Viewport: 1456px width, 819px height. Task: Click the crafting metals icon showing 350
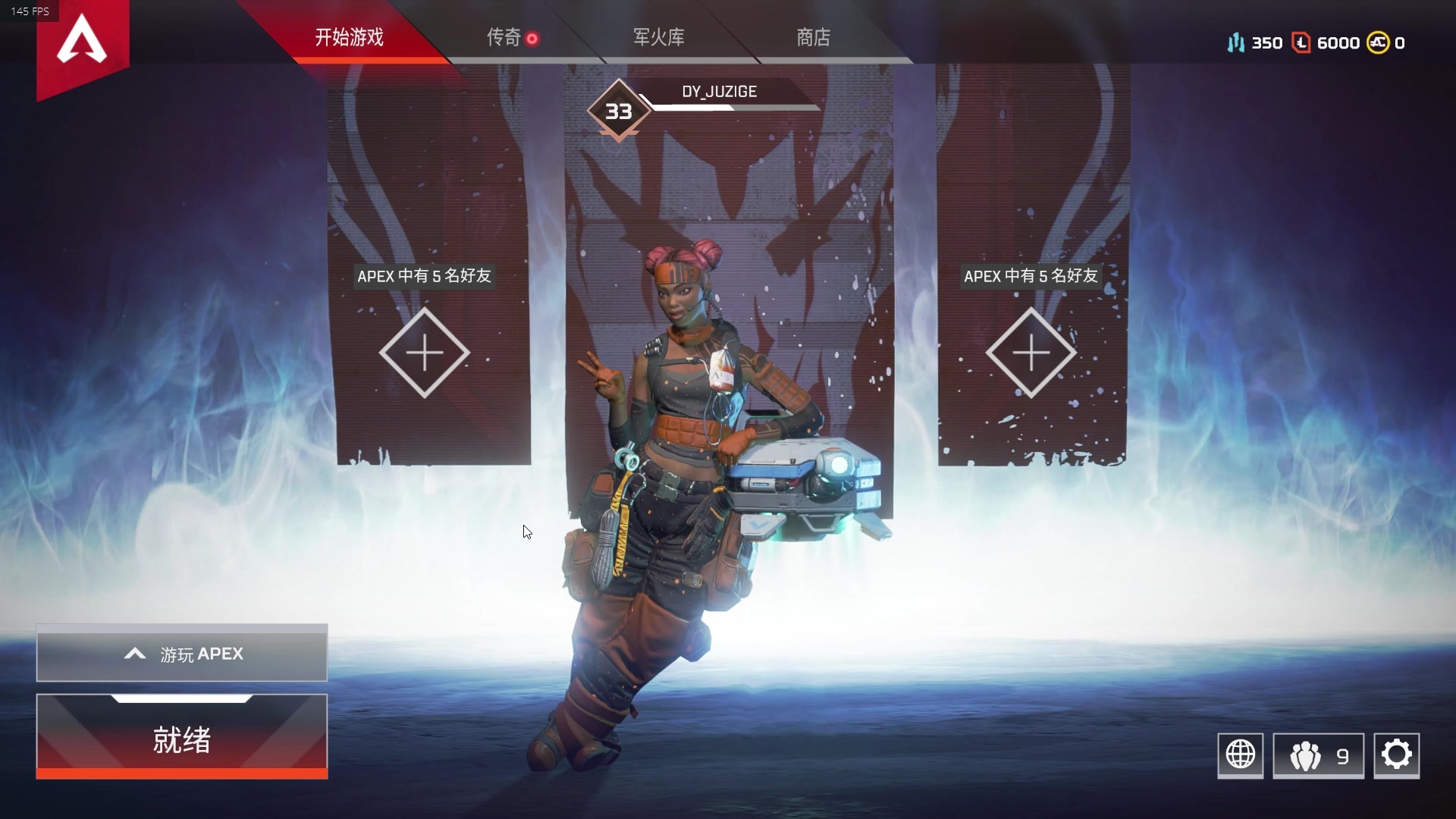point(1235,43)
